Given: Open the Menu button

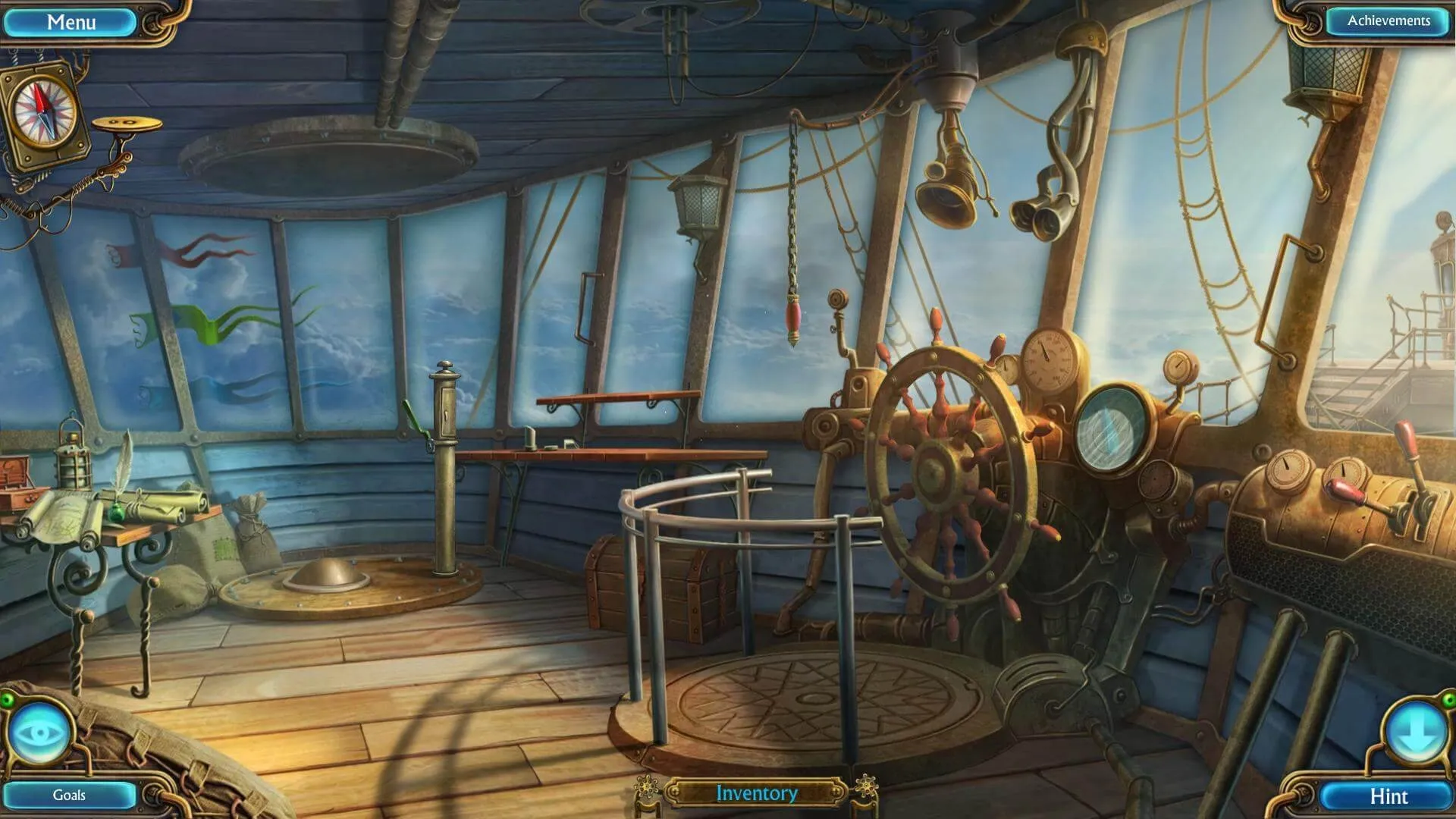Looking at the screenshot, I should click(x=71, y=22).
